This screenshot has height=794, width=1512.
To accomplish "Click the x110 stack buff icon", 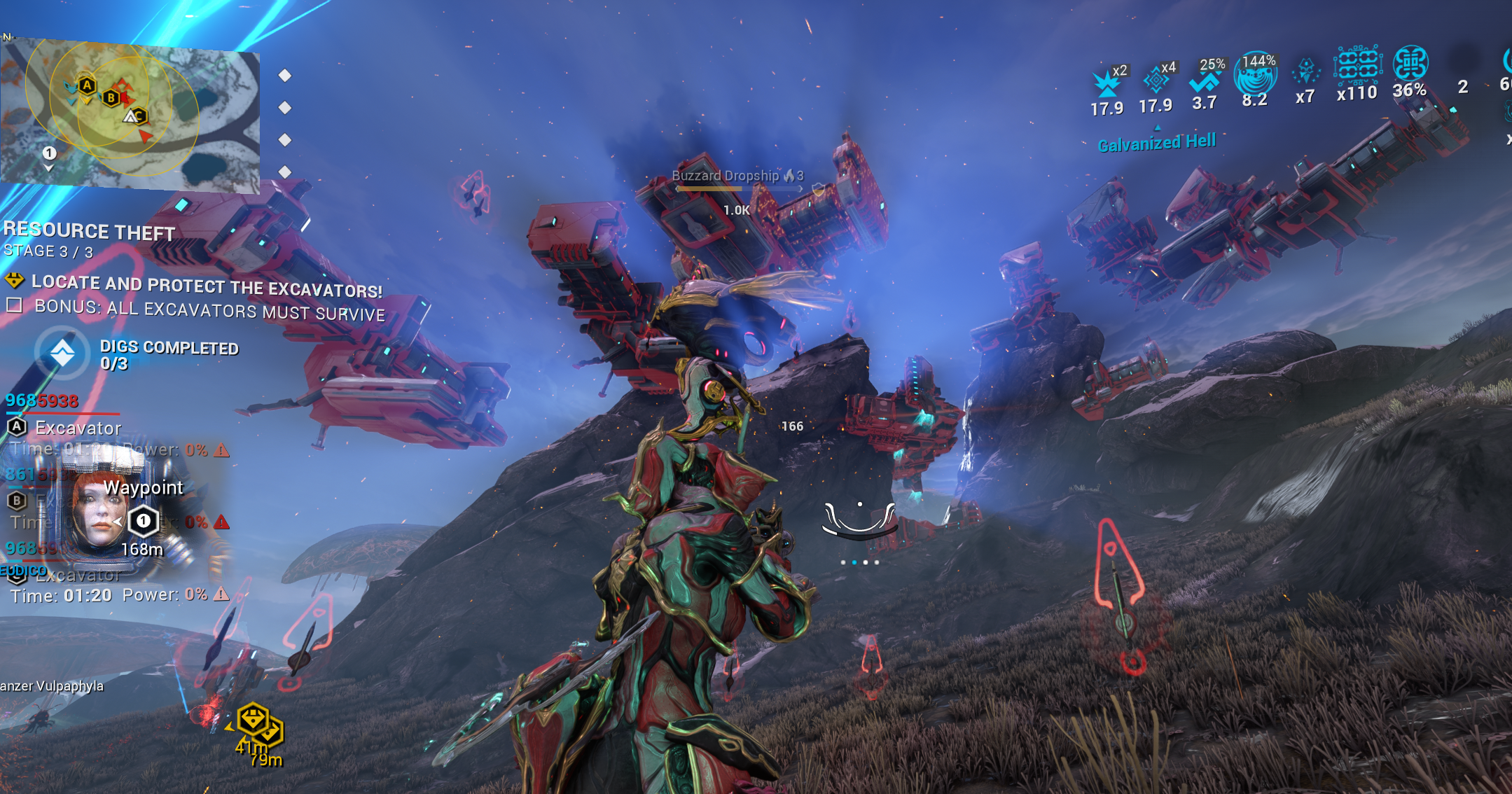I will tap(1357, 67).
